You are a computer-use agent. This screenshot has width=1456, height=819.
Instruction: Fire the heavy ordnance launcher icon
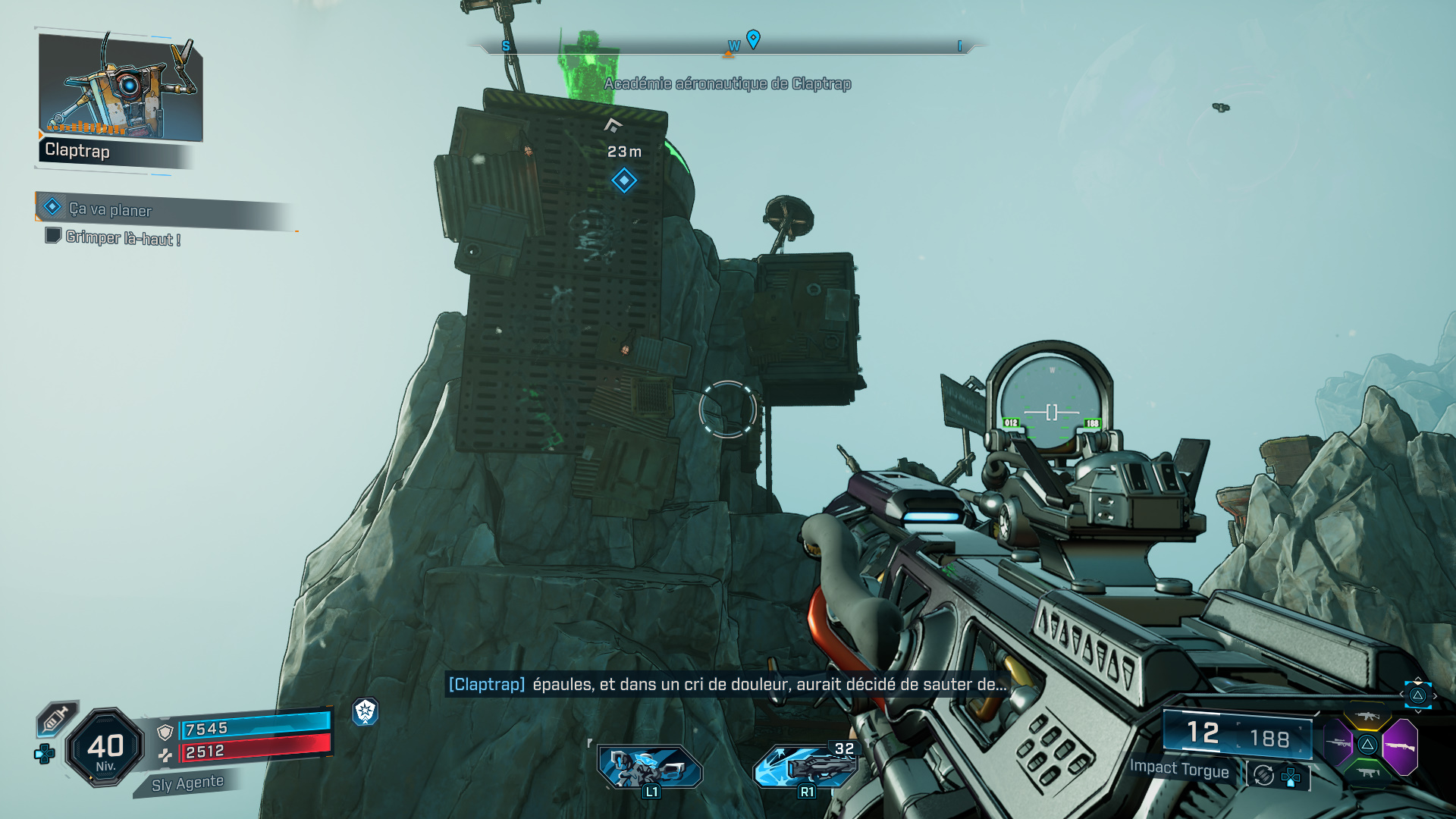[x=805, y=766]
